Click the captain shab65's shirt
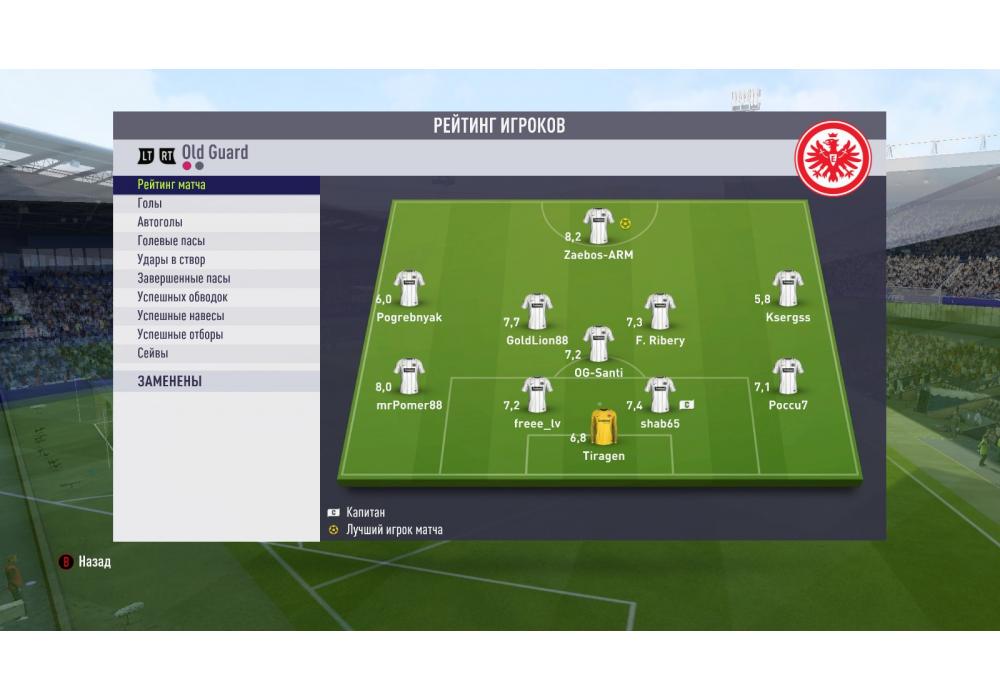Viewport: 1000px width, 700px height. [x=660, y=395]
